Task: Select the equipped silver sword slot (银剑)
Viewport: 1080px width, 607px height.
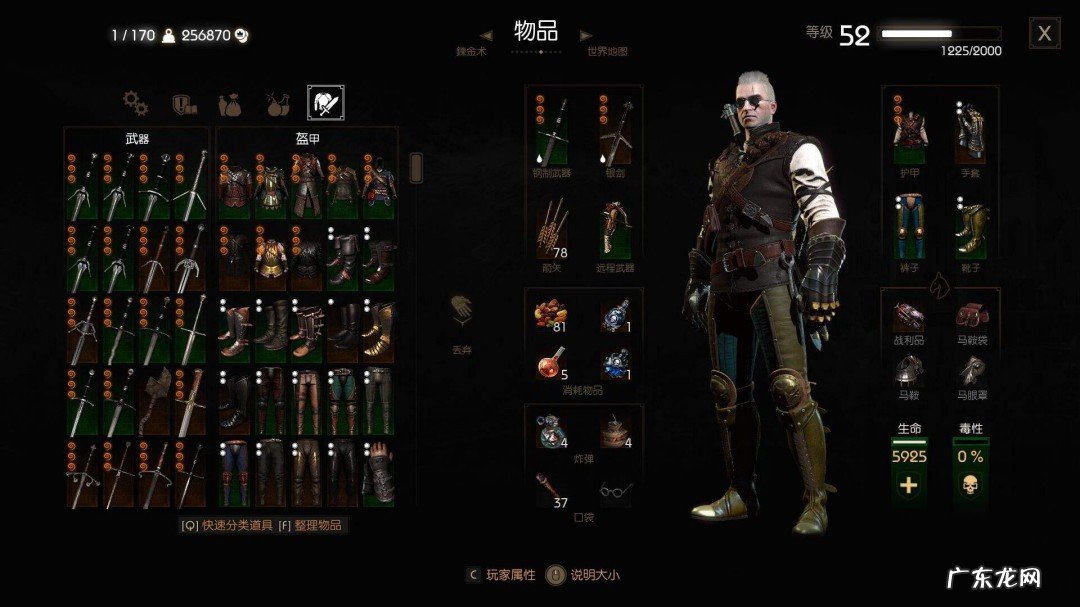Action: pyautogui.click(x=616, y=130)
